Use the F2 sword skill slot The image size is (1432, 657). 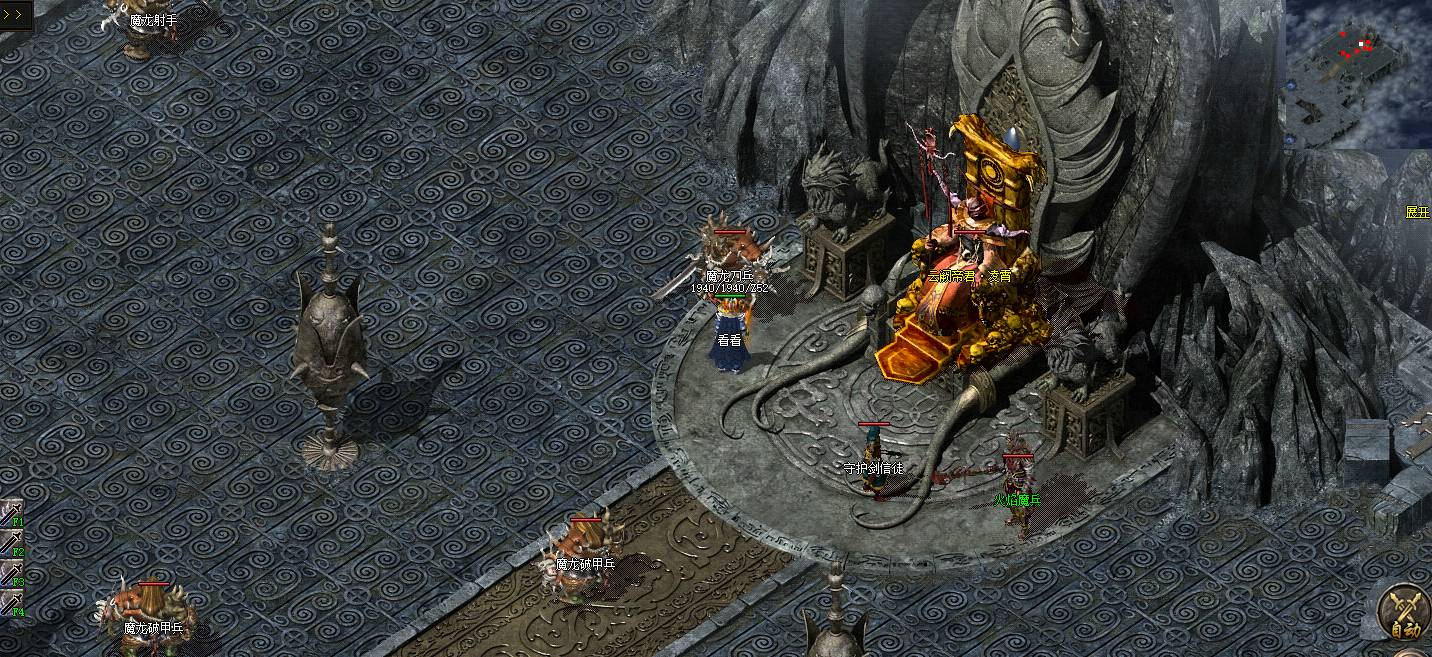point(11,543)
